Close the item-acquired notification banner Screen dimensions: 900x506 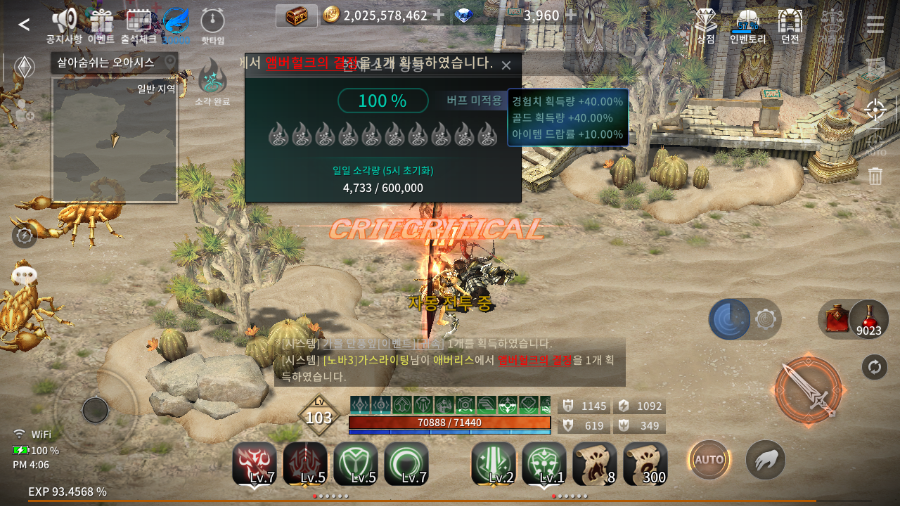(506, 65)
